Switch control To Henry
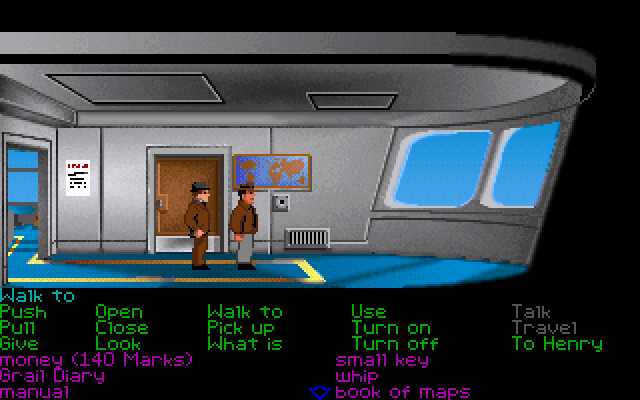 tap(556, 344)
